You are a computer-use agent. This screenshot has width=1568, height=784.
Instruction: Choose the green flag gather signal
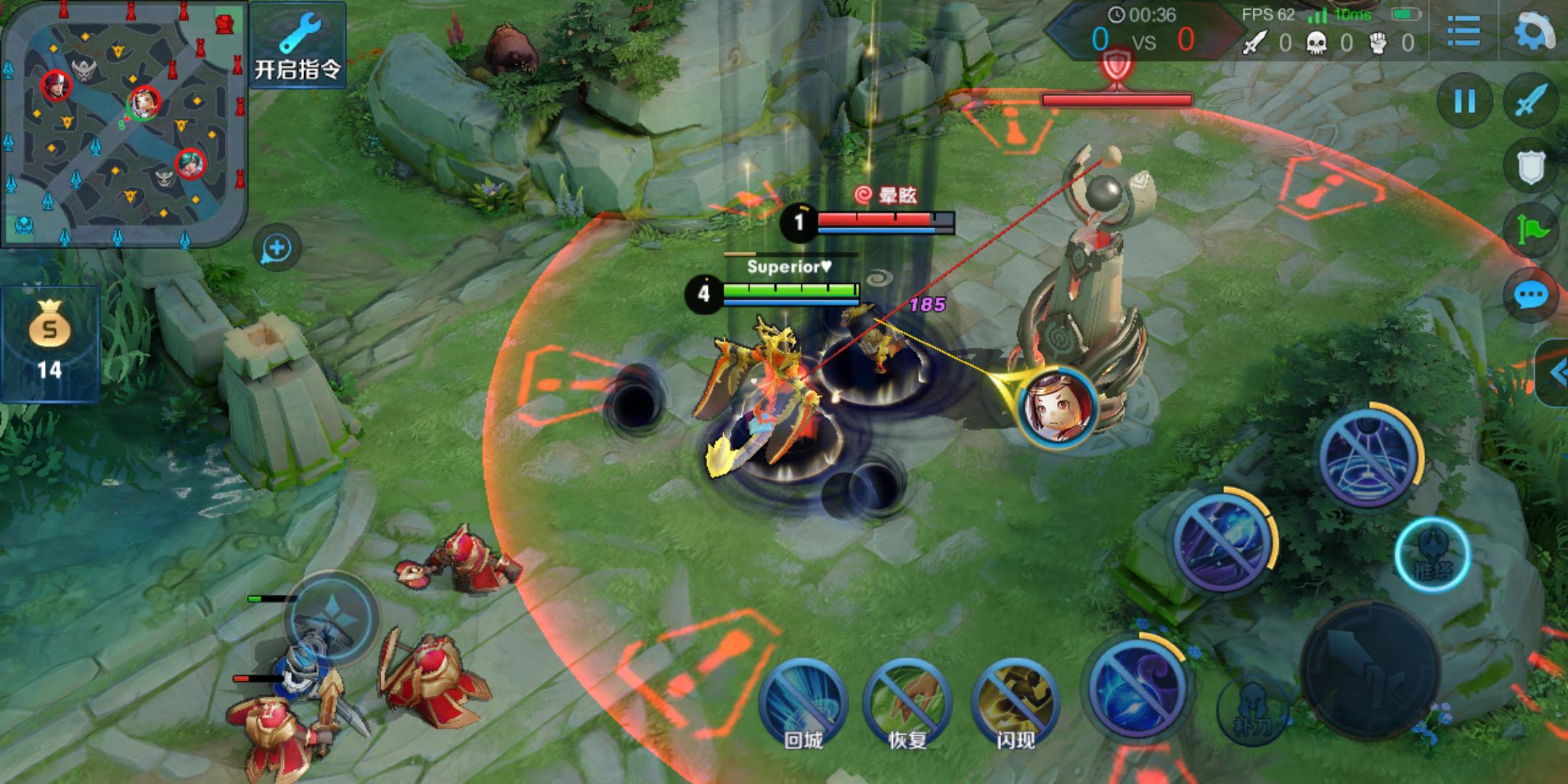click(1532, 231)
